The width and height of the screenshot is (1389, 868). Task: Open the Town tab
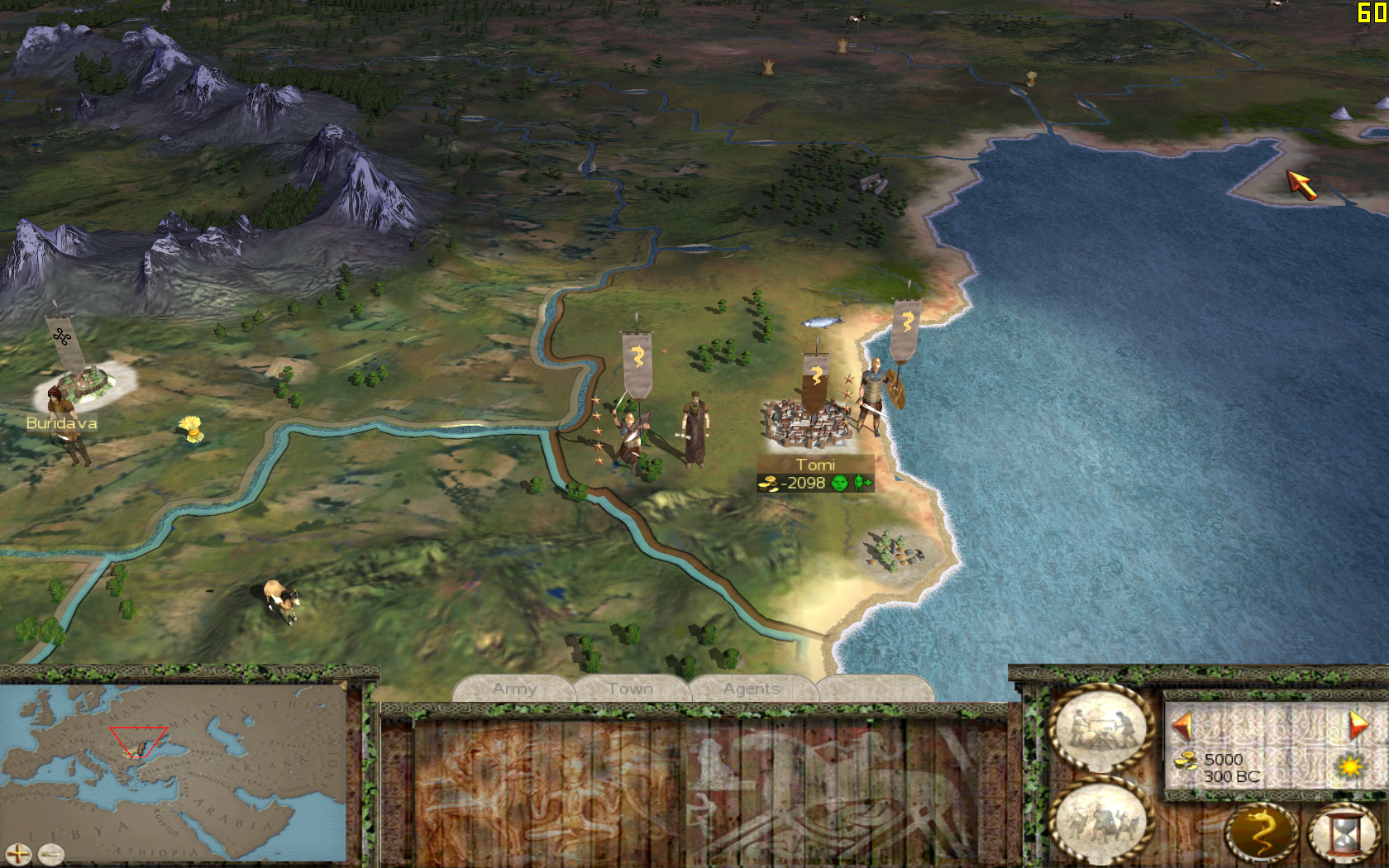pyautogui.click(x=630, y=689)
